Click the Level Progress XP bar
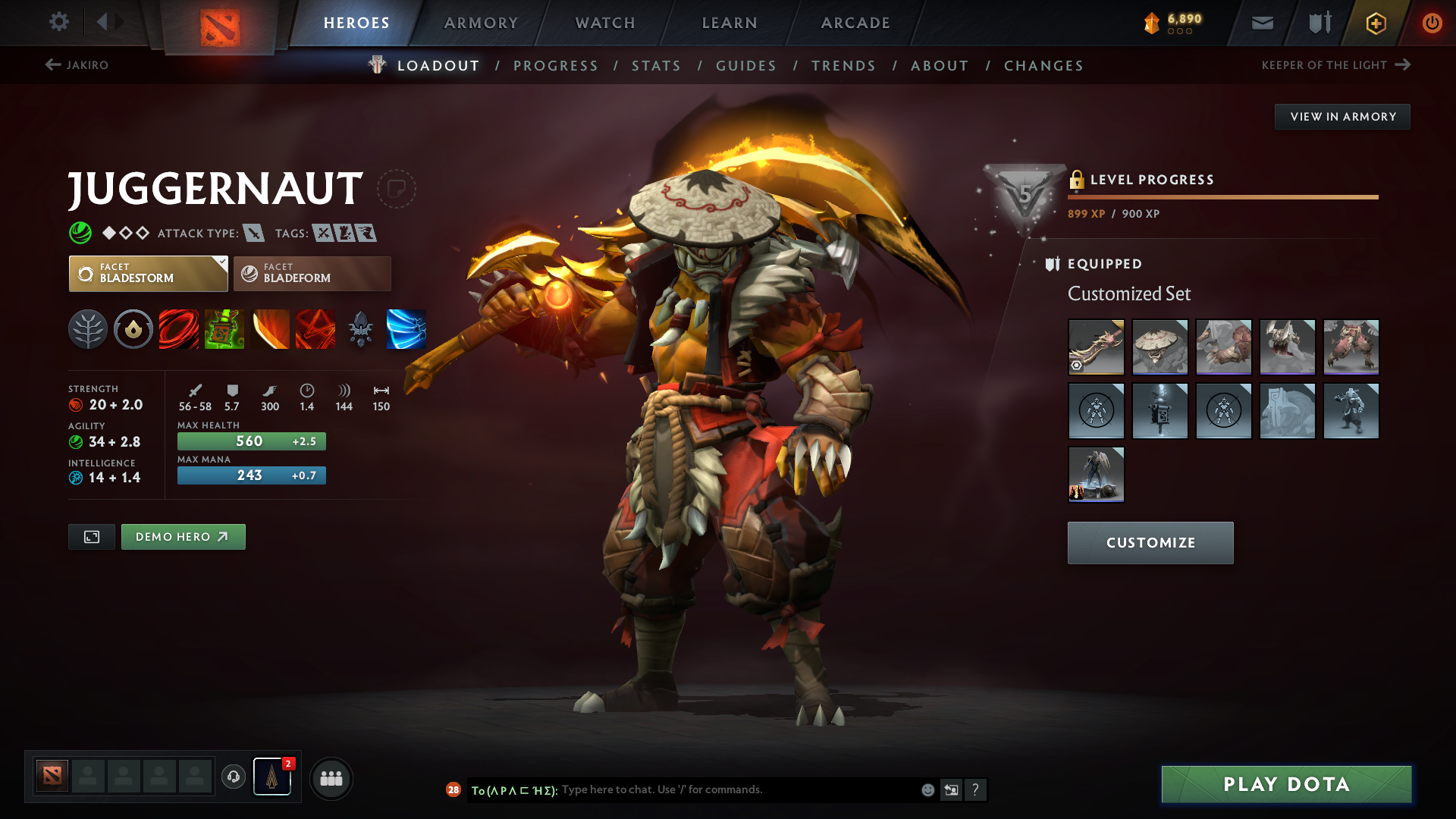The width and height of the screenshot is (1456, 819). (1222, 196)
